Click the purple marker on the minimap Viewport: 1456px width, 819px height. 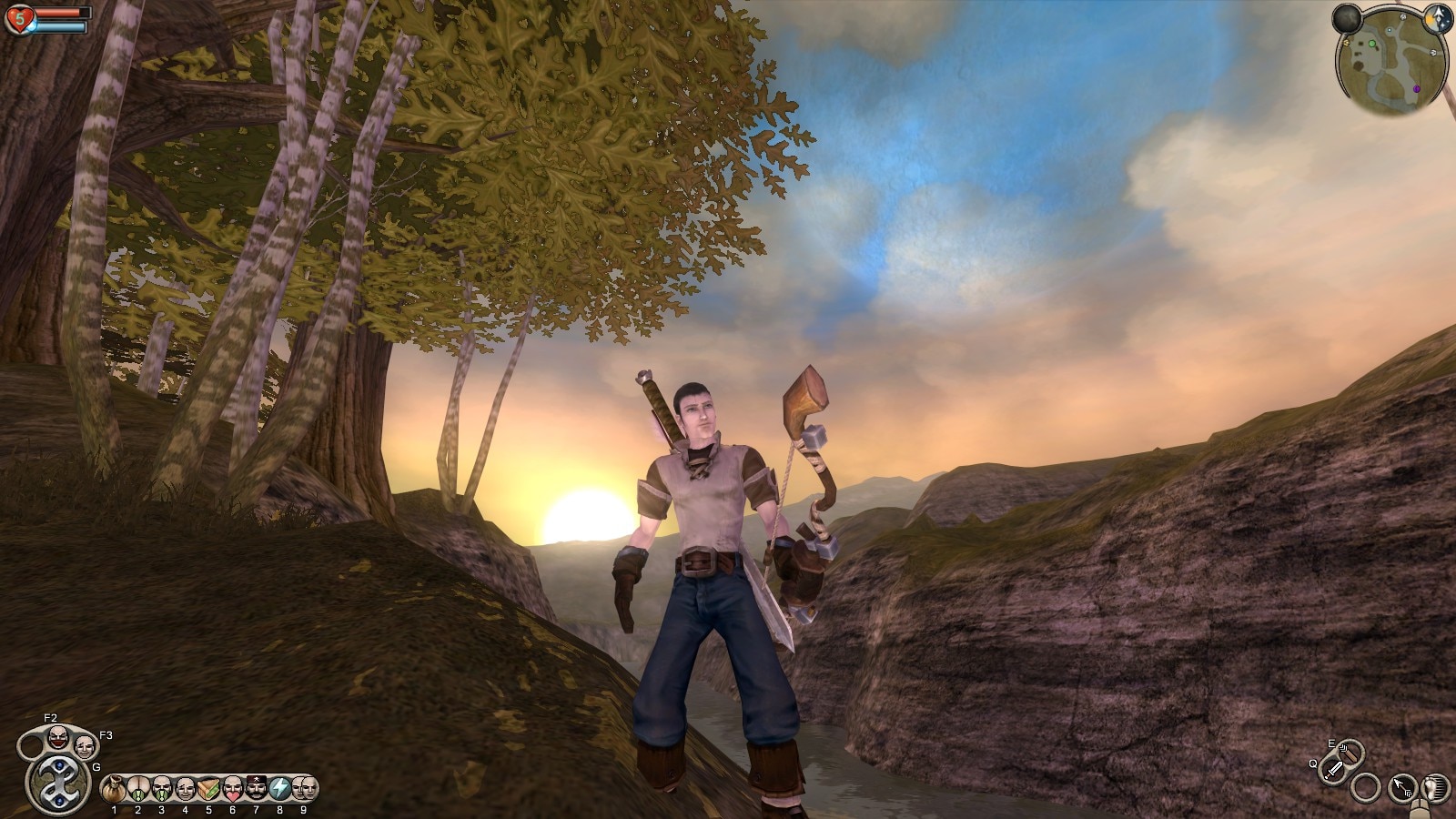1416,88
